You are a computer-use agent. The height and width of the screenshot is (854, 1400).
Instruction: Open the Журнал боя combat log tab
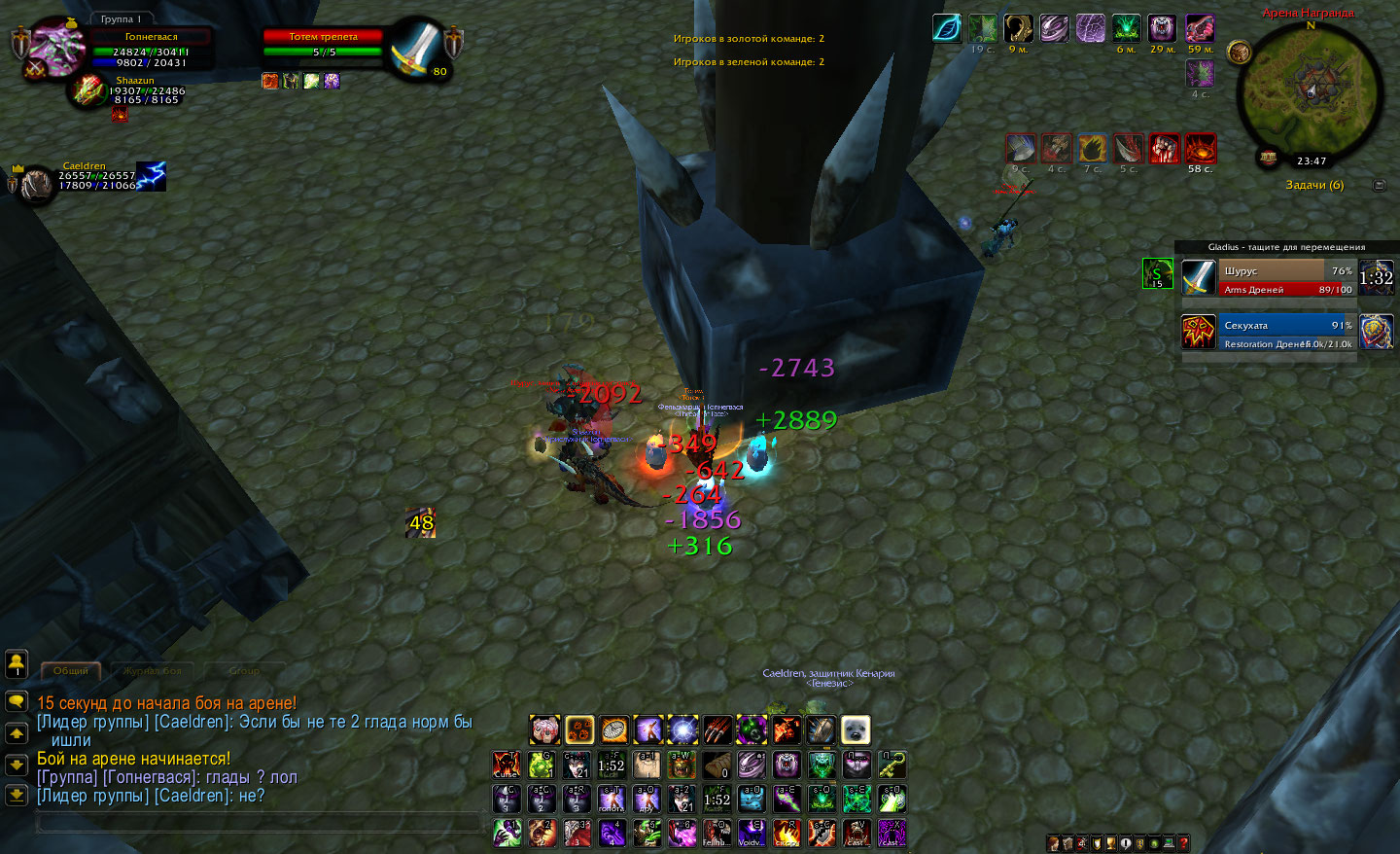pos(152,670)
